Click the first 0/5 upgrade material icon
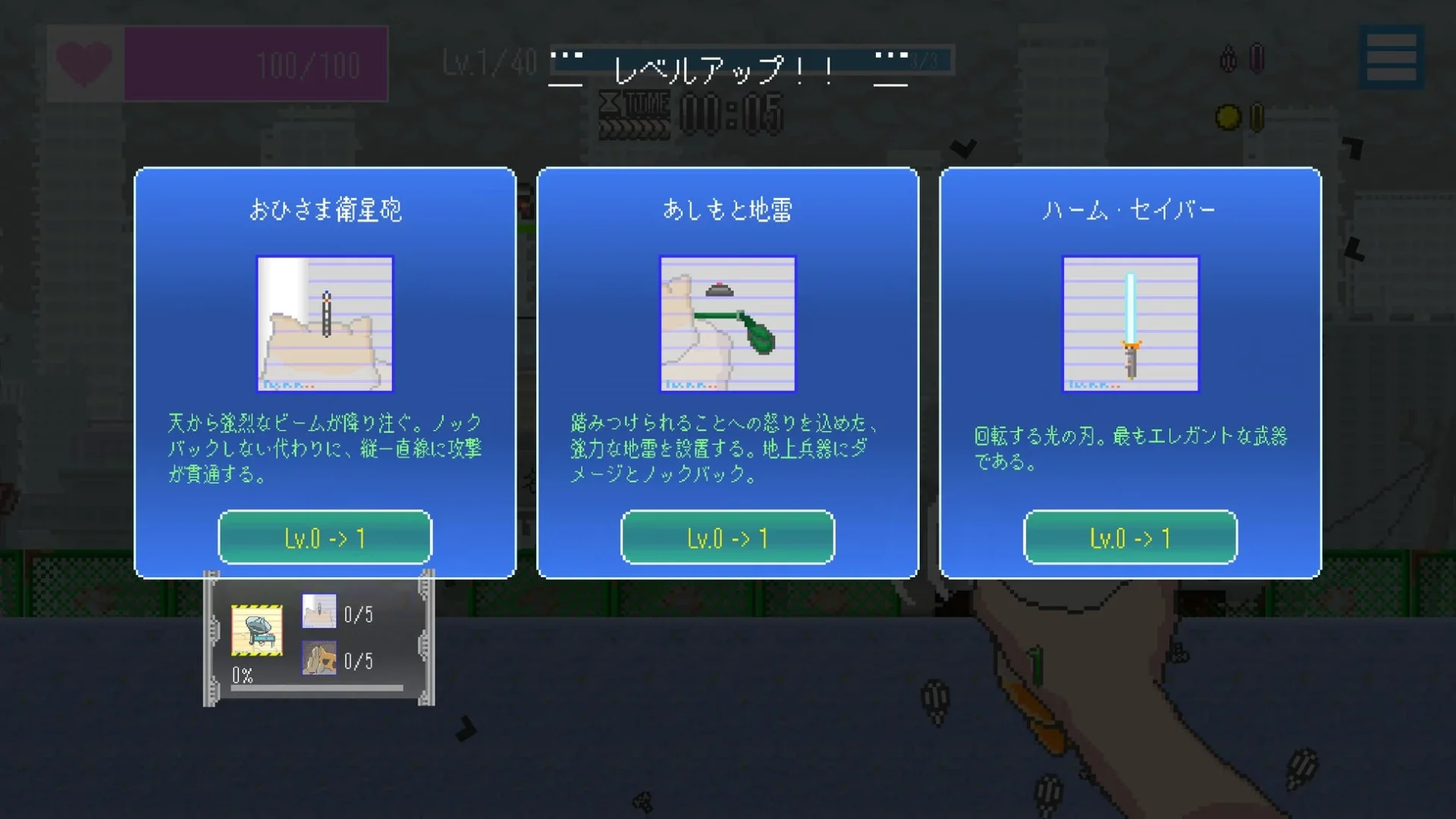This screenshot has height=819, width=1456. tap(319, 613)
